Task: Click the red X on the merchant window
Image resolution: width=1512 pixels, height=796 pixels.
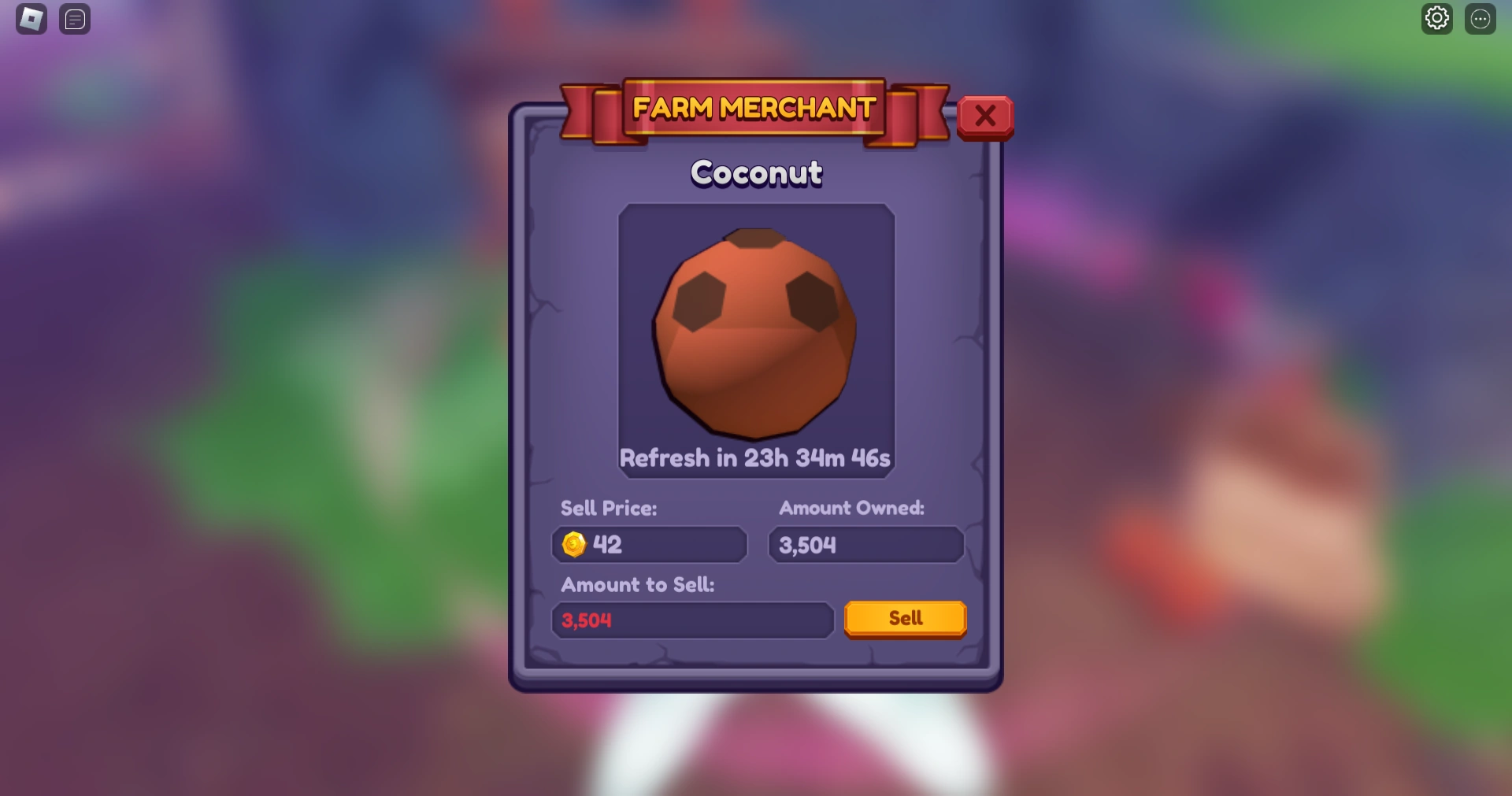Action: [x=985, y=116]
